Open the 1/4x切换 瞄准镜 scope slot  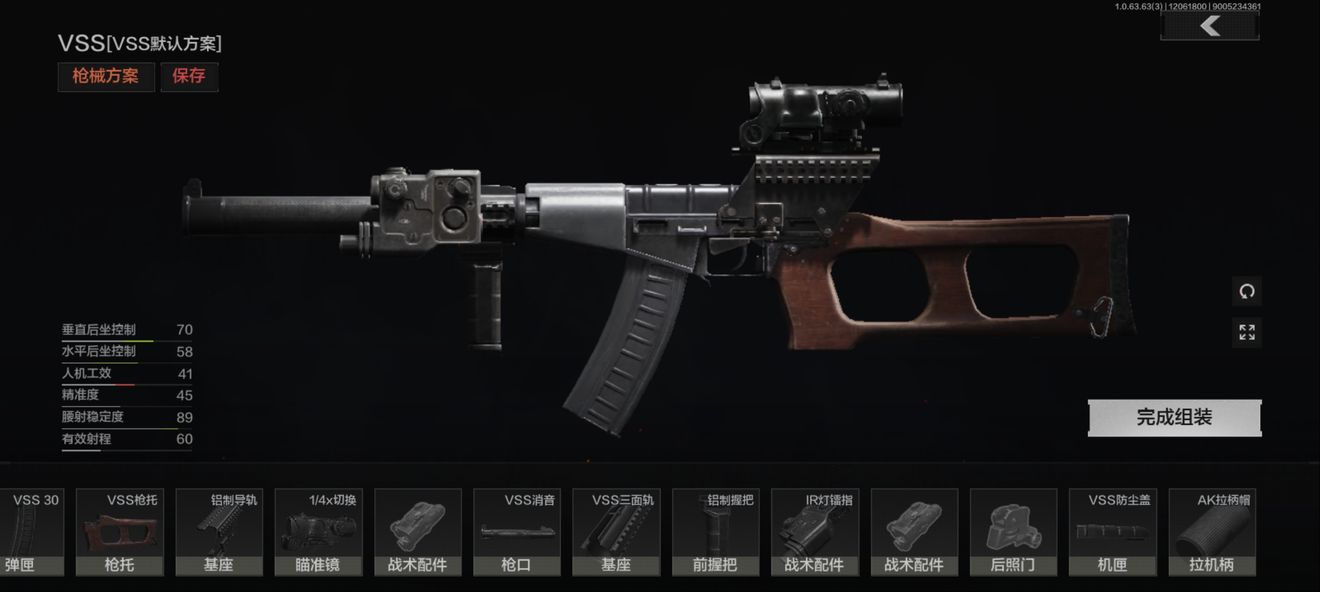click(x=318, y=532)
